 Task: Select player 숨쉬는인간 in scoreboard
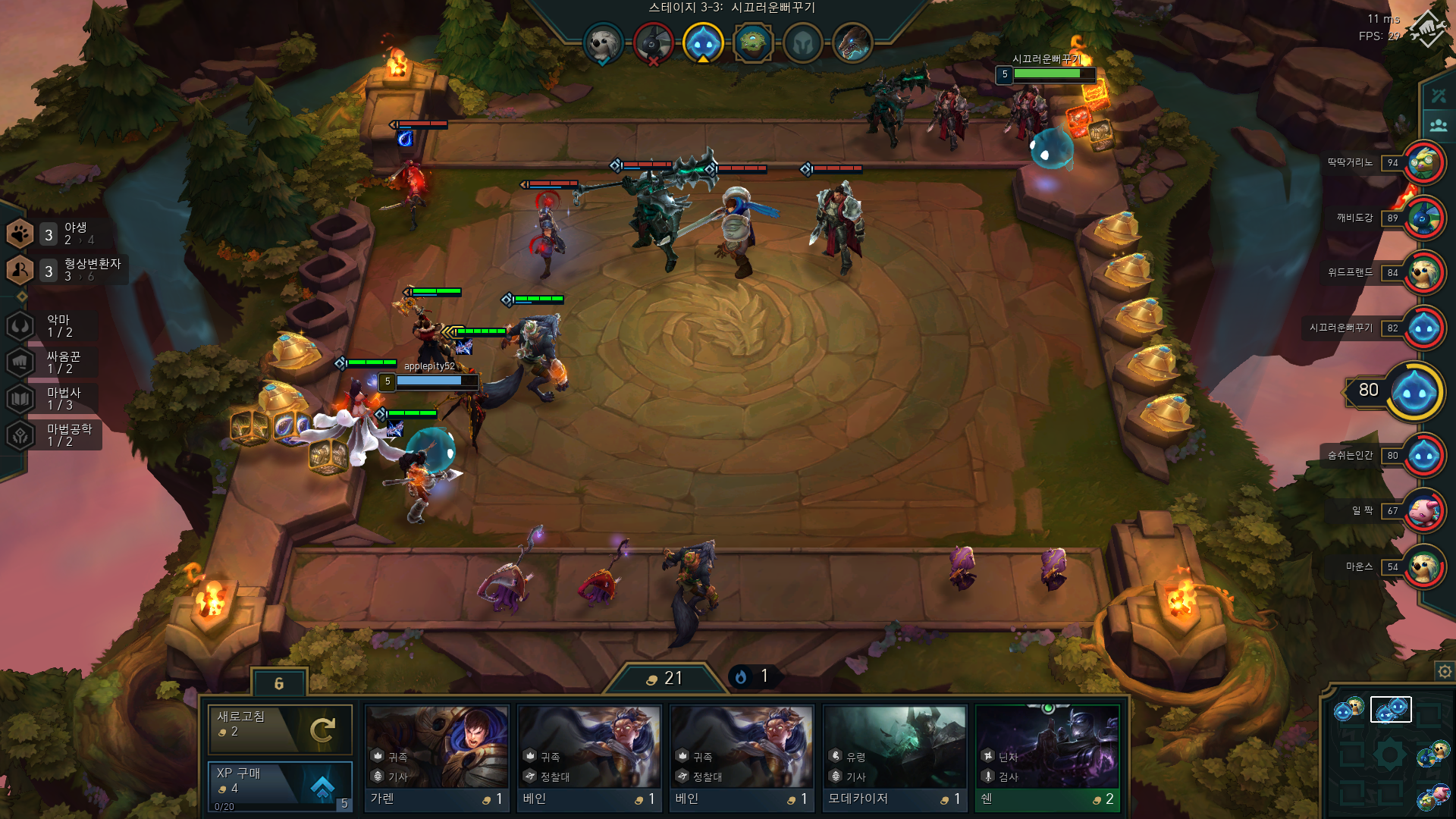1423,456
